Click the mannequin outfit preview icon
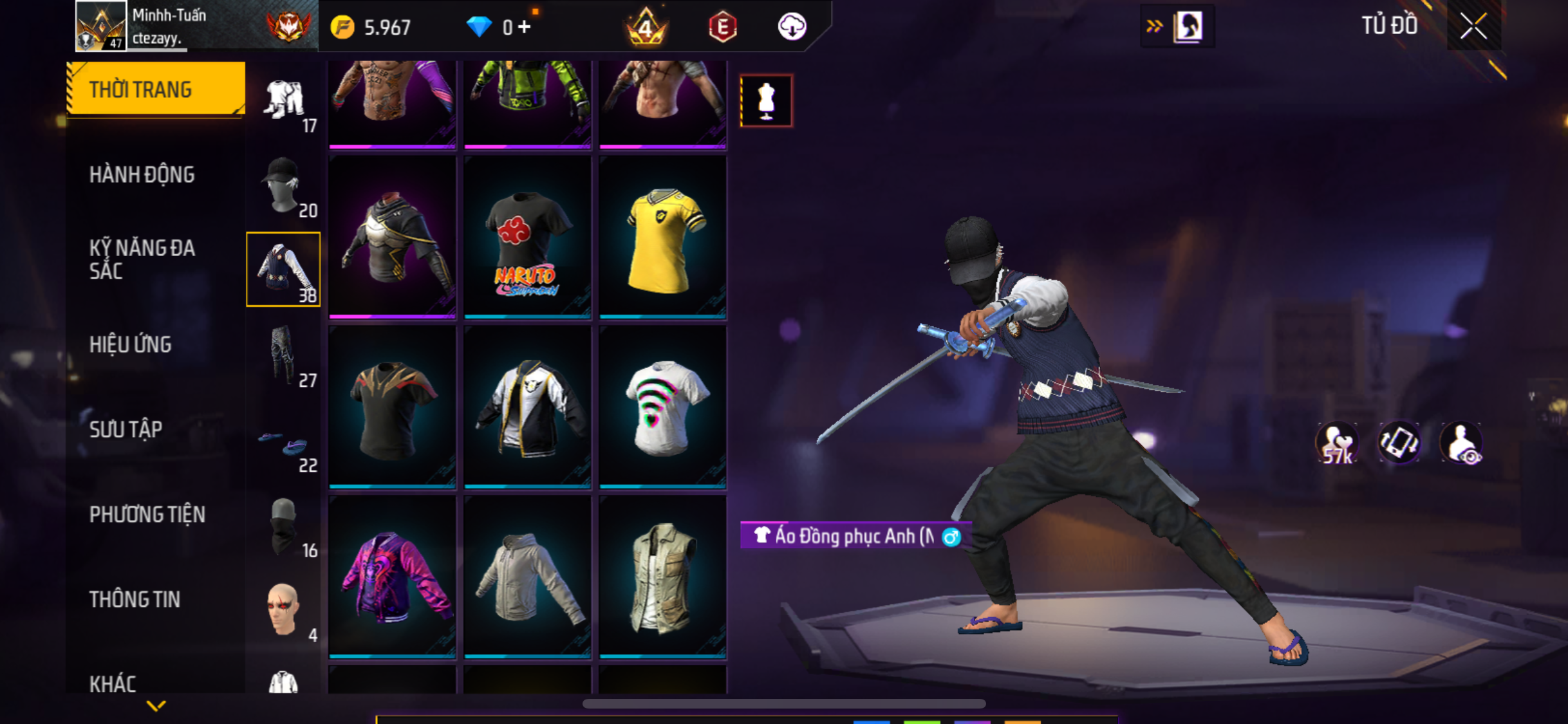 766,101
